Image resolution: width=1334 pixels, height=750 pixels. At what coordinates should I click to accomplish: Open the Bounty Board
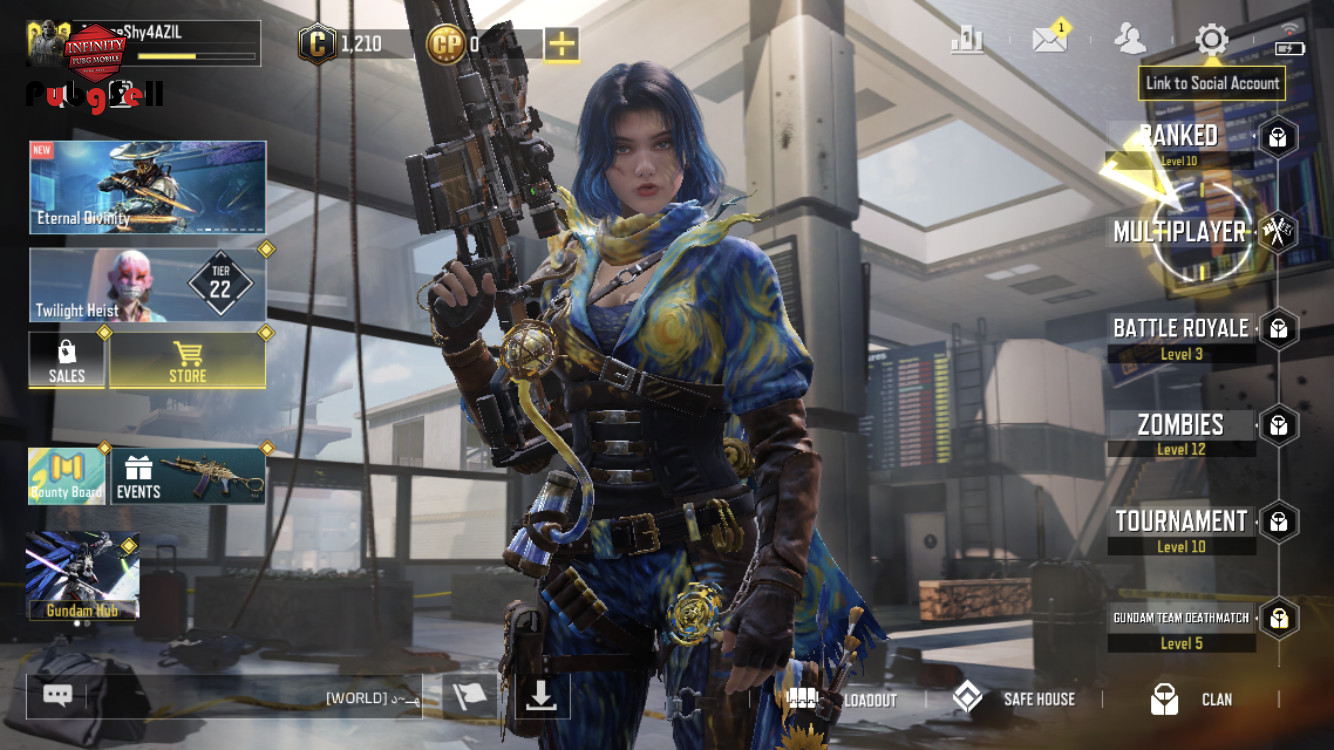pos(67,476)
